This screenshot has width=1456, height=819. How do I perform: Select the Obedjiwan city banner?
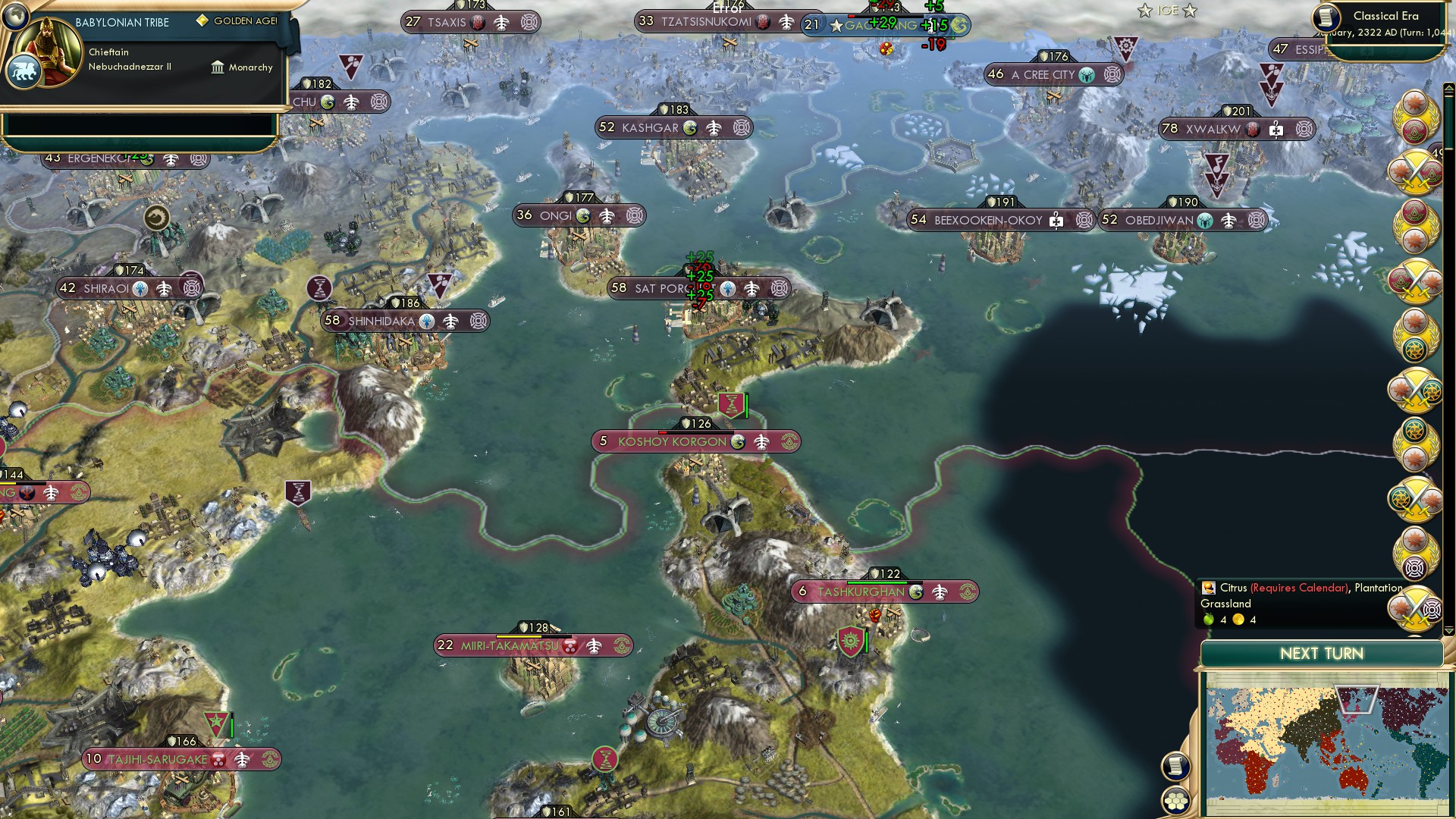(1159, 221)
